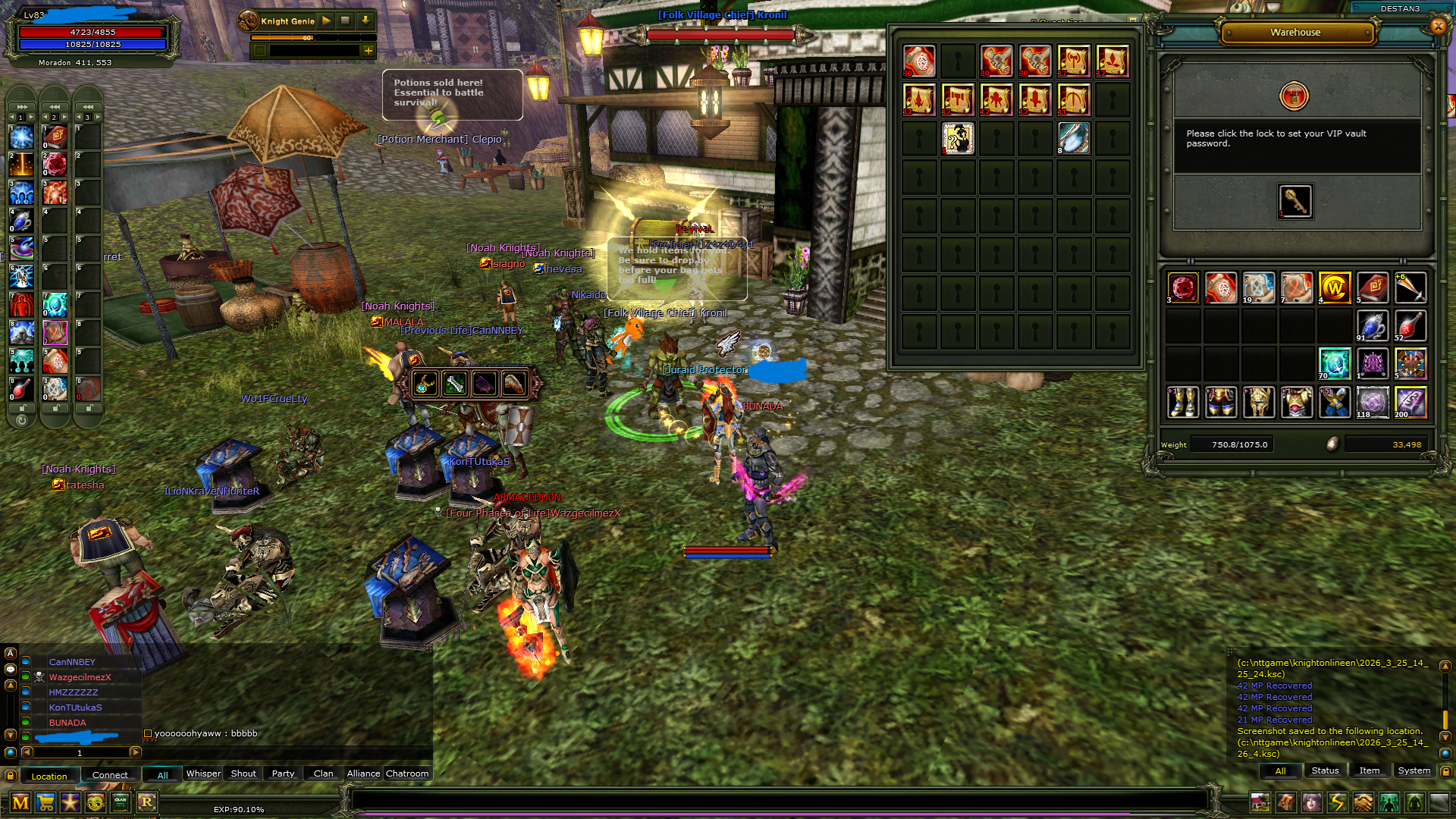Select the golden boots armor piece
The height and width of the screenshot is (819, 1456).
coord(1182,402)
